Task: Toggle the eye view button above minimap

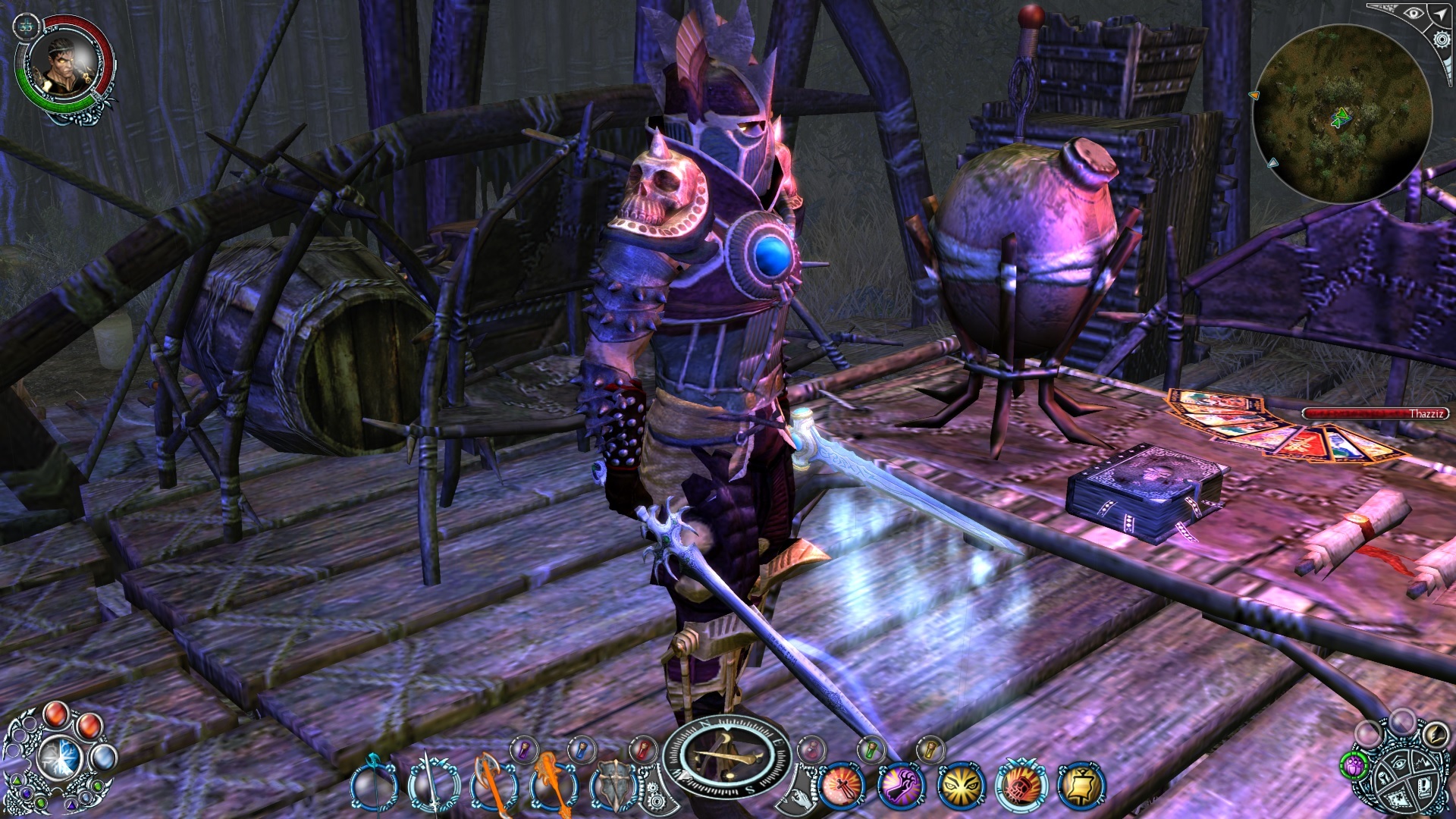Action: 1414,13
